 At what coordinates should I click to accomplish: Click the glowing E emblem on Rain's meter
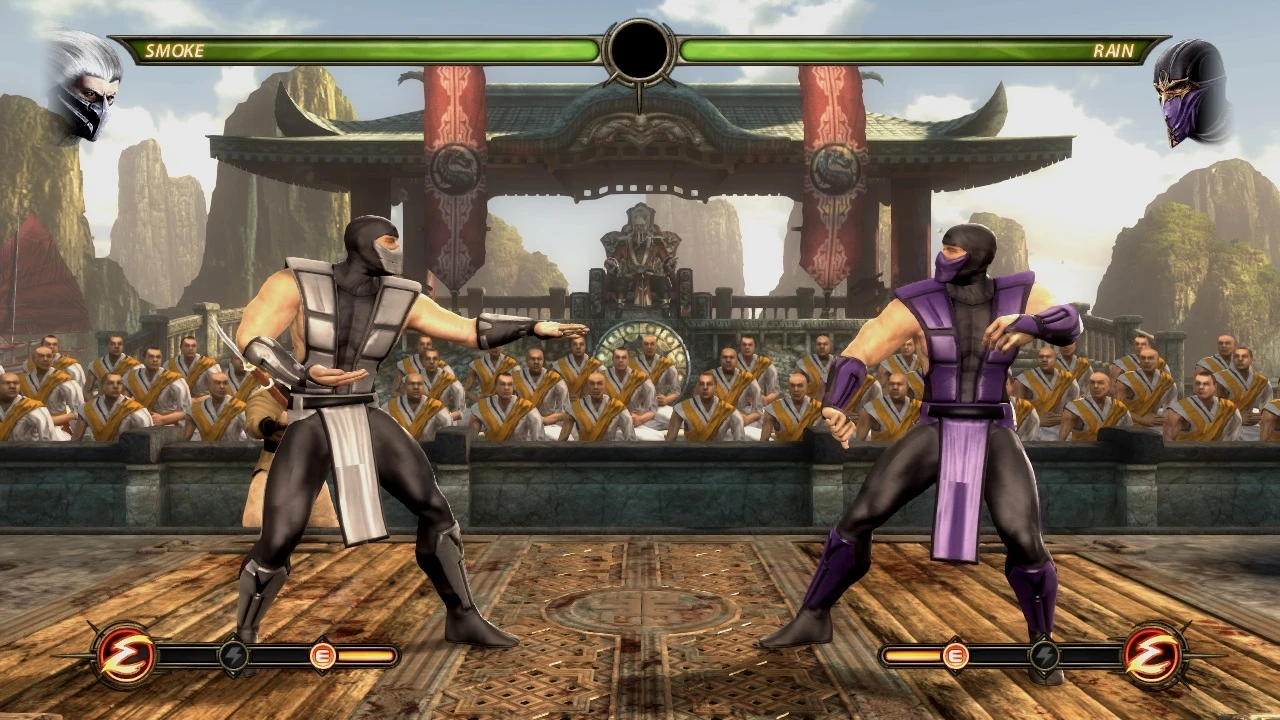coord(955,655)
